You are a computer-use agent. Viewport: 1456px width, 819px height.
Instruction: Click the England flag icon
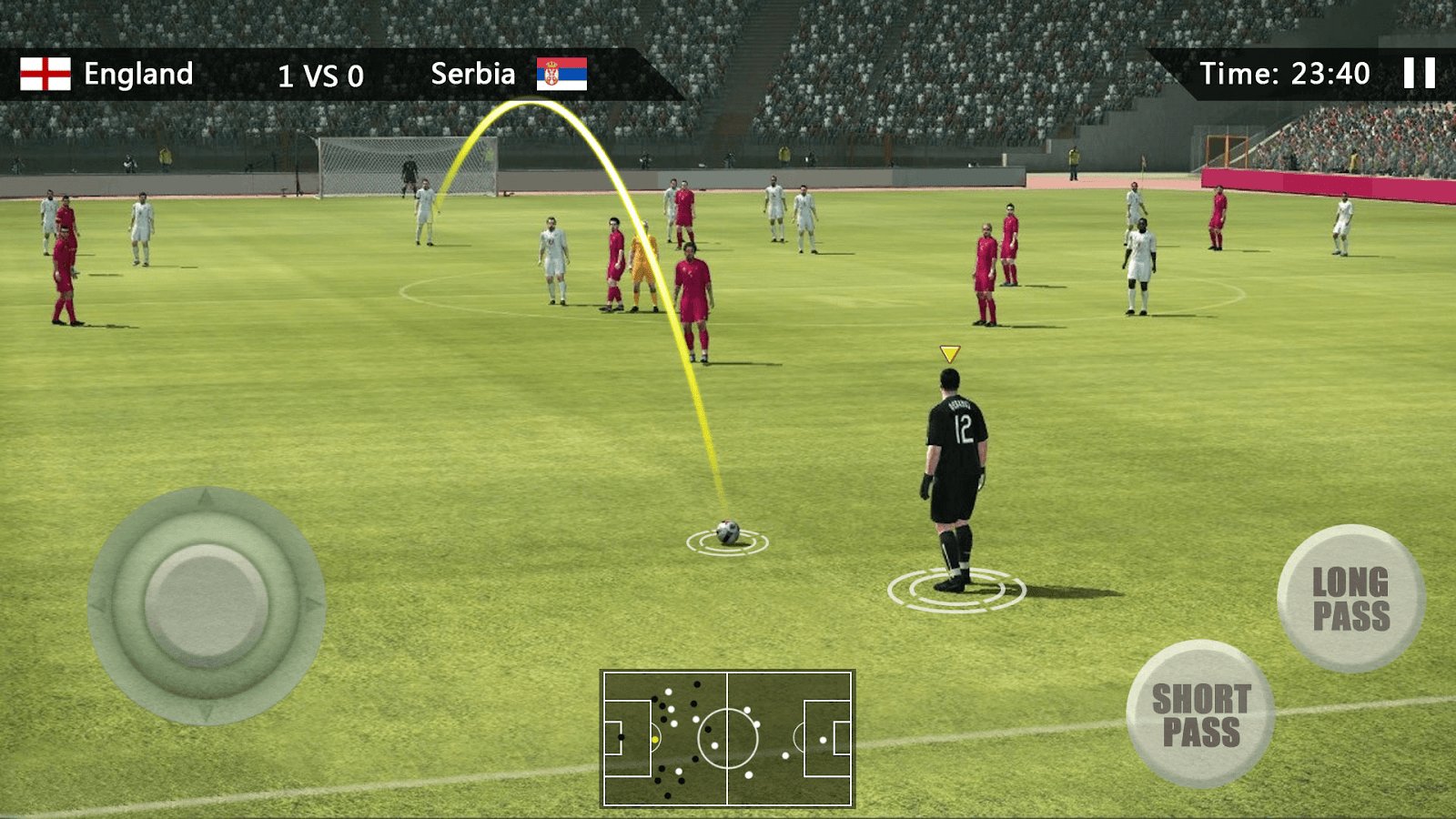pos(44,73)
